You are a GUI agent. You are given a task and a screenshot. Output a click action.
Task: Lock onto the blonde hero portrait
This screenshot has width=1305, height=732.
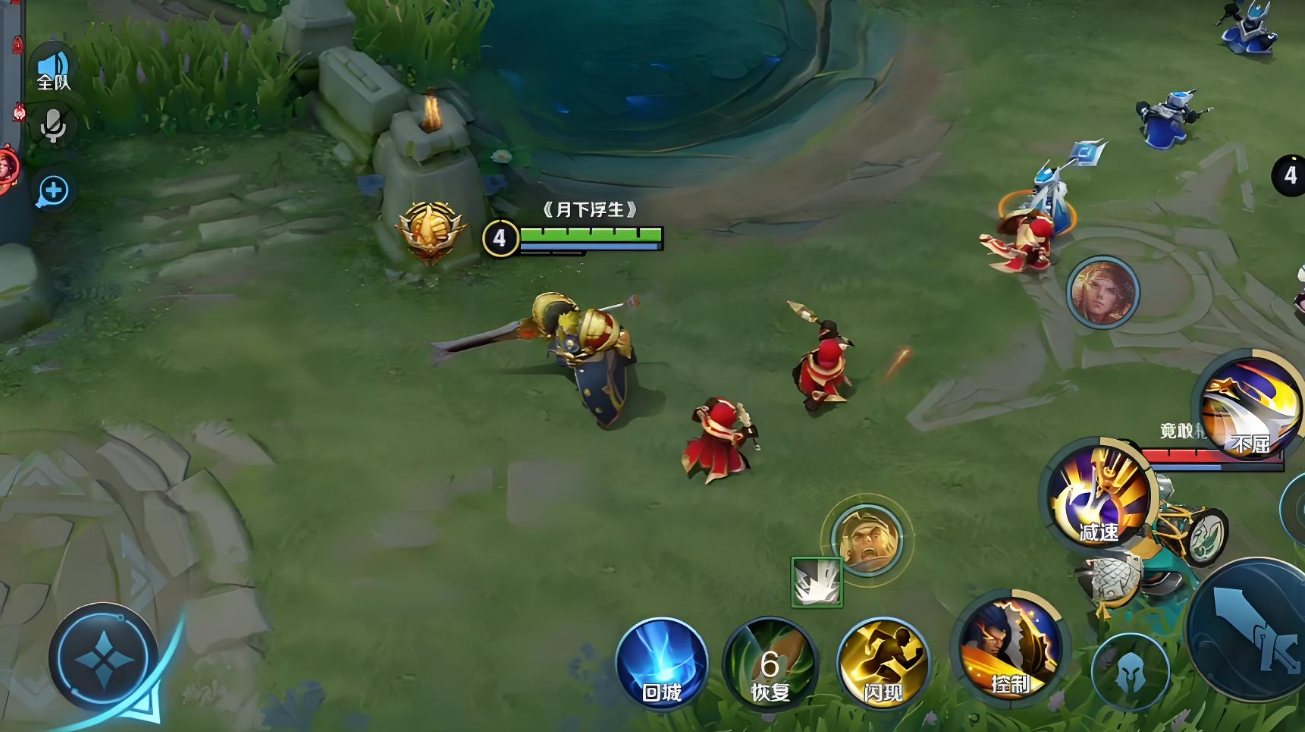tap(1102, 292)
